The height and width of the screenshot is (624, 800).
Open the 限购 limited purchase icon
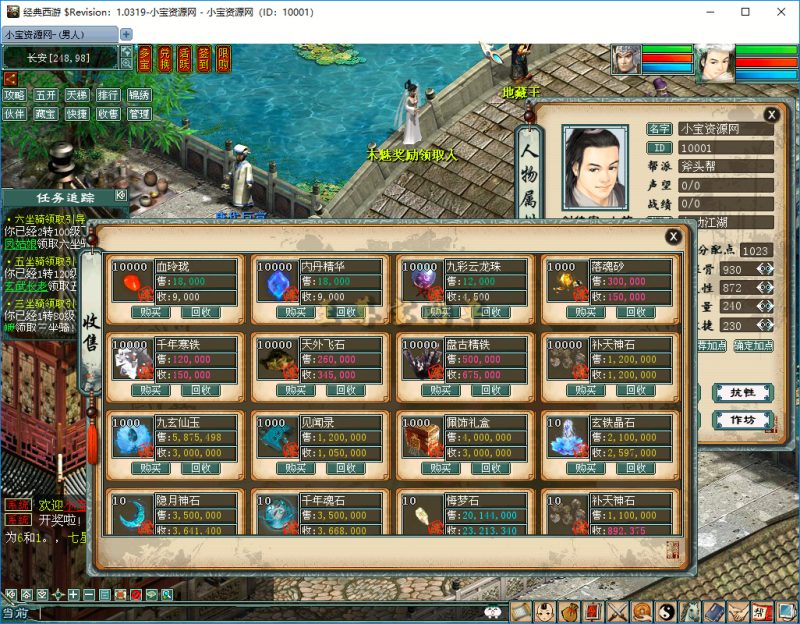coord(222,59)
